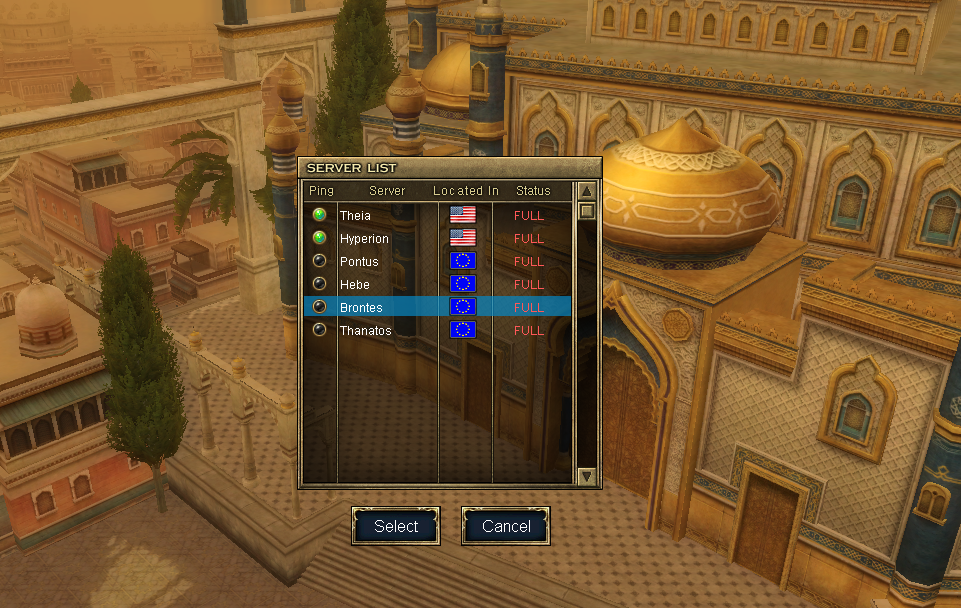Cancel out of the server list
Image resolution: width=961 pixels, height=608 pixels.
(506, 526)
